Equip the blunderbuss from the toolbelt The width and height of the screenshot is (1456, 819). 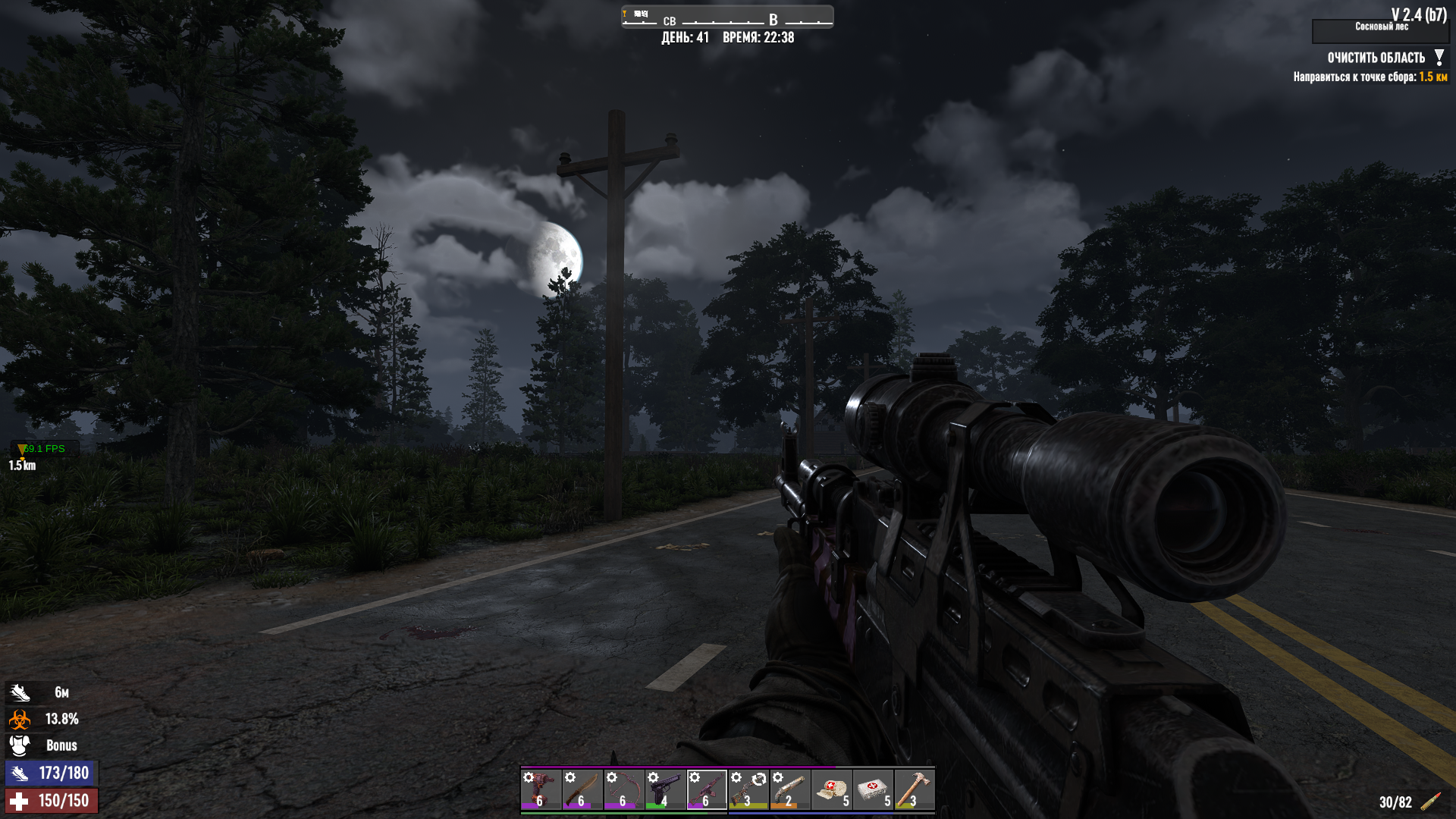coord(789,789)
